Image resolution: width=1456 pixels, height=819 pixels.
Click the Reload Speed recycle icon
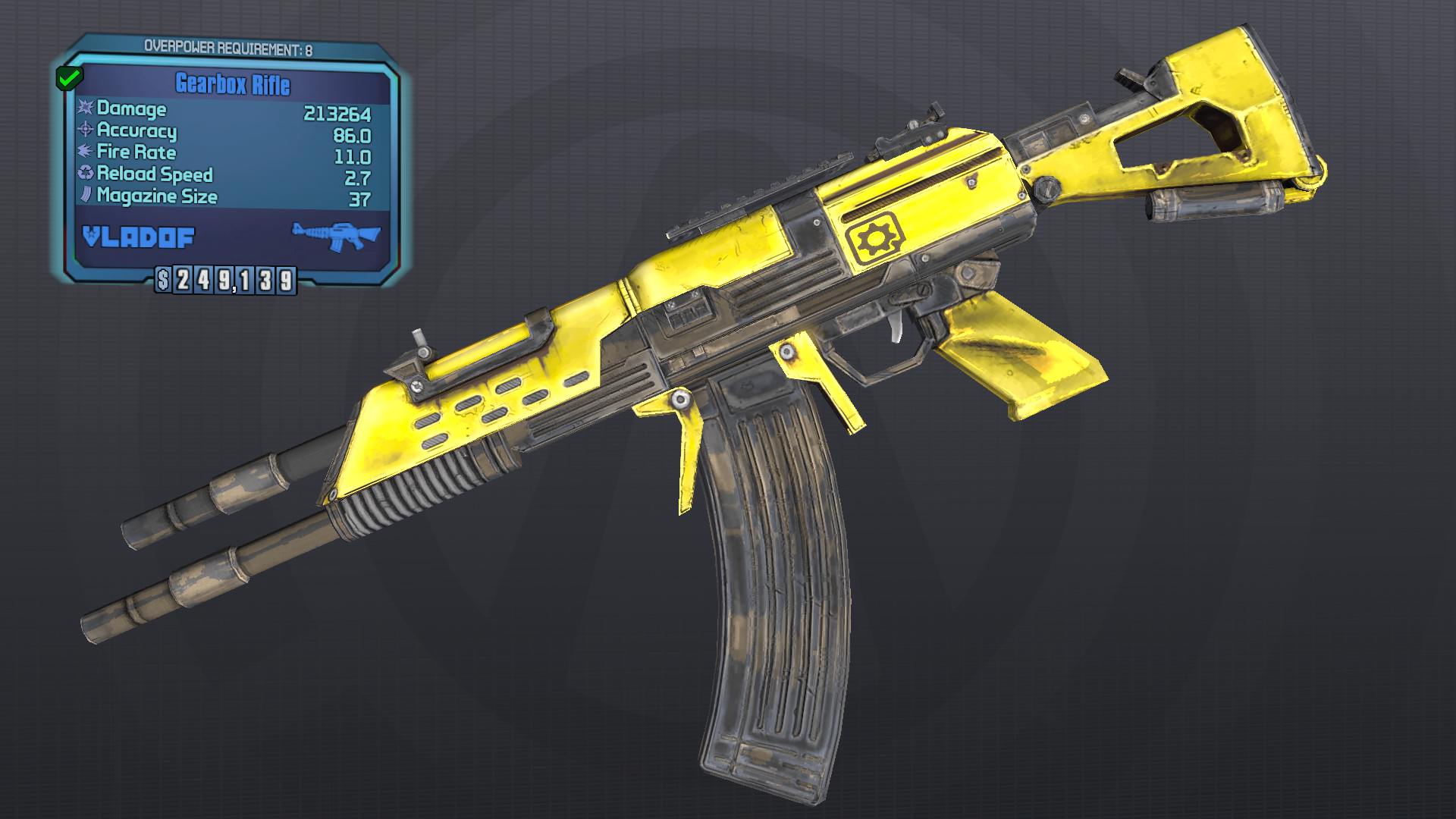click(x=86, y=175)
